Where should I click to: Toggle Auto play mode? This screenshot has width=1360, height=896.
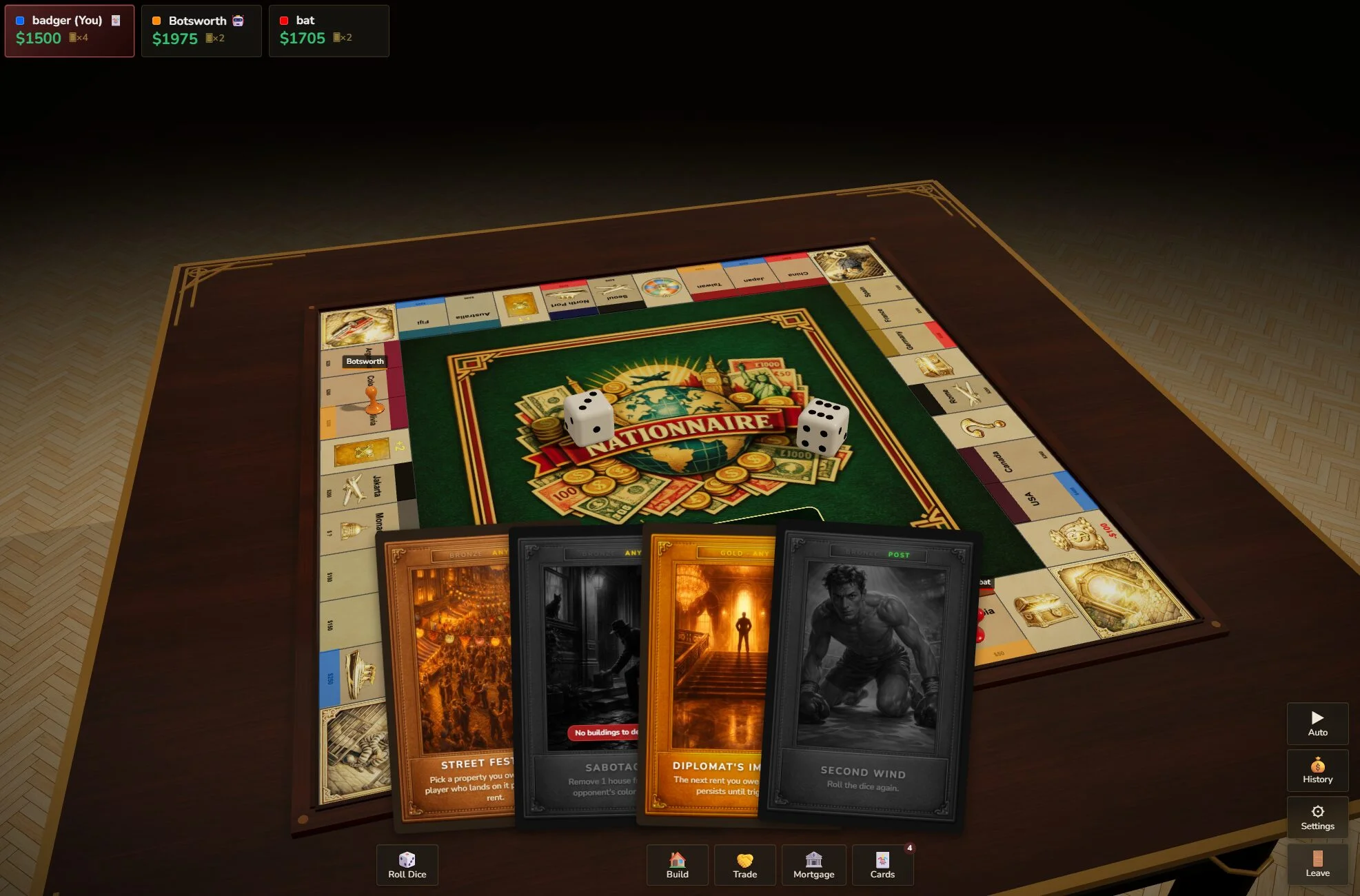1317,724
